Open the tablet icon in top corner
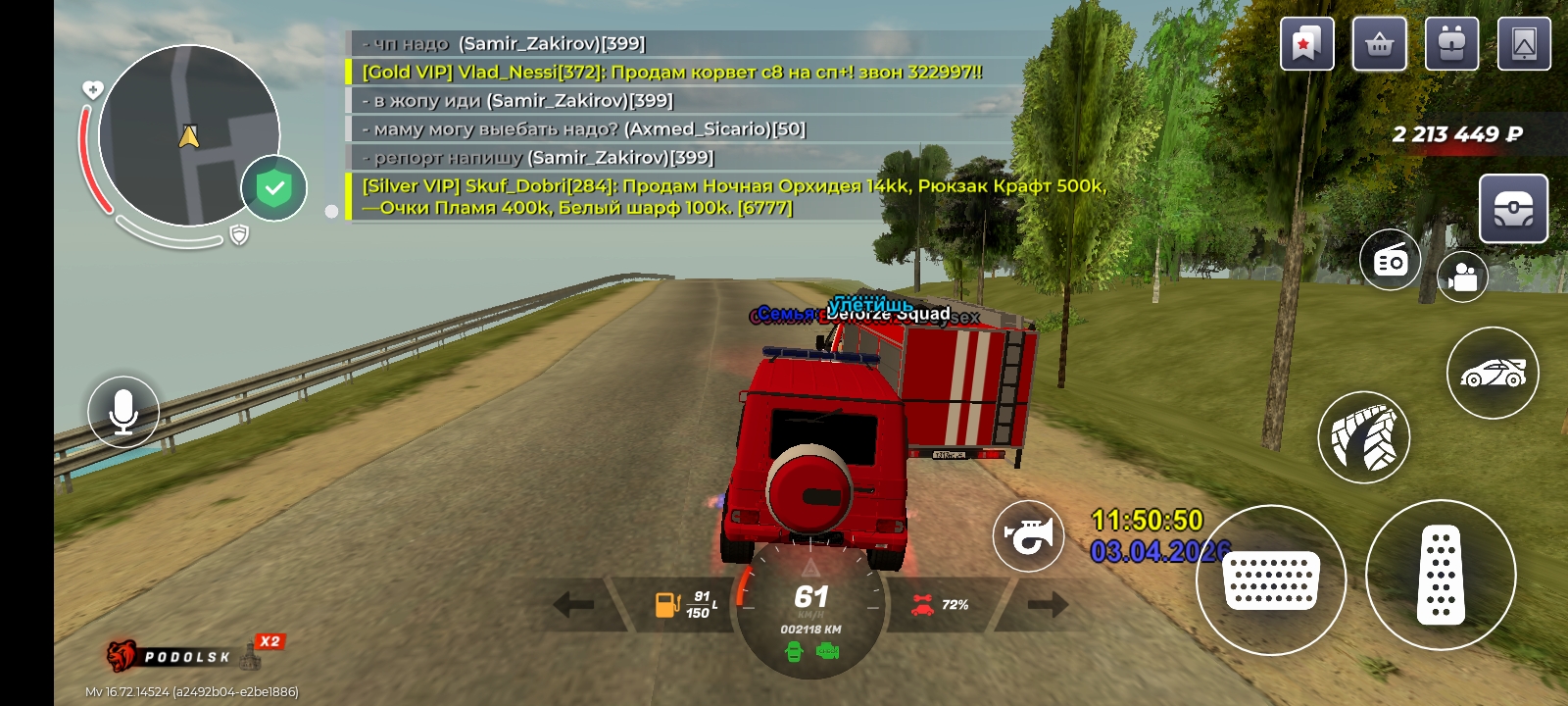The height and width of the screenshot is (706, 1568). [x=1524, y=44]
